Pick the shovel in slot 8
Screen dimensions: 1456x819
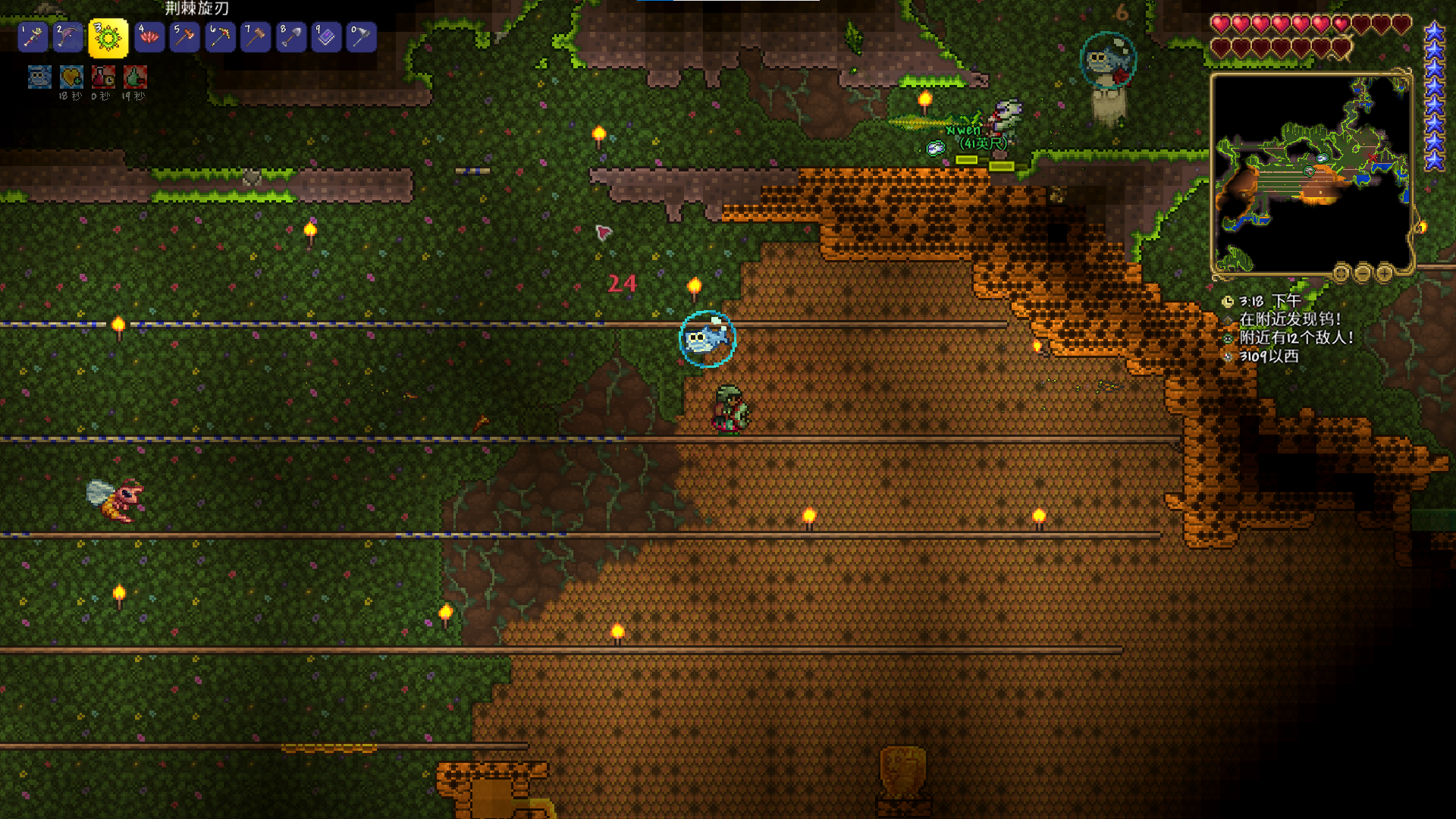coord(291,37)
